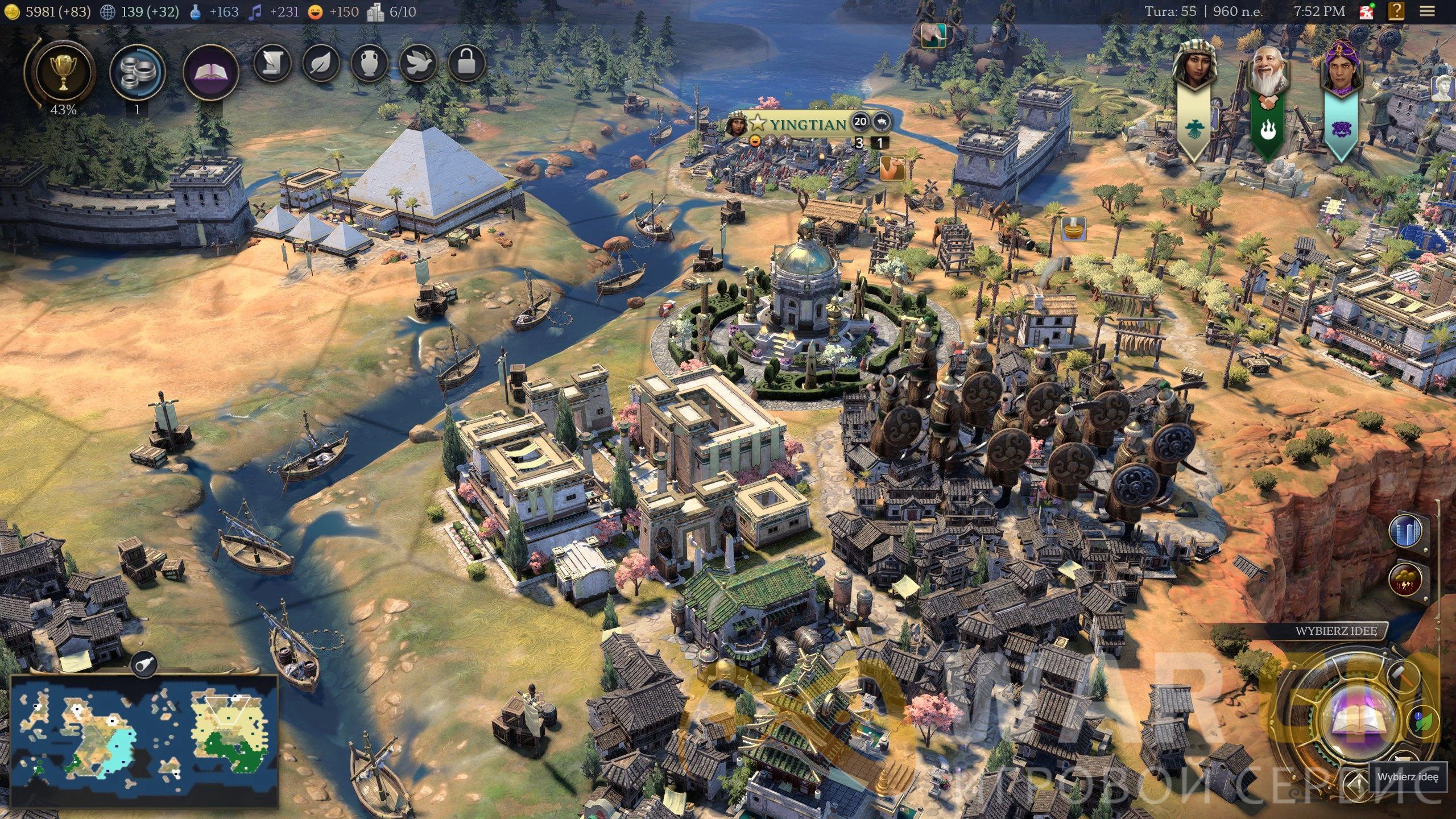Click the 2K account icon
The height and width of the screenshot is (819, 1456).
coord(1366,11)
